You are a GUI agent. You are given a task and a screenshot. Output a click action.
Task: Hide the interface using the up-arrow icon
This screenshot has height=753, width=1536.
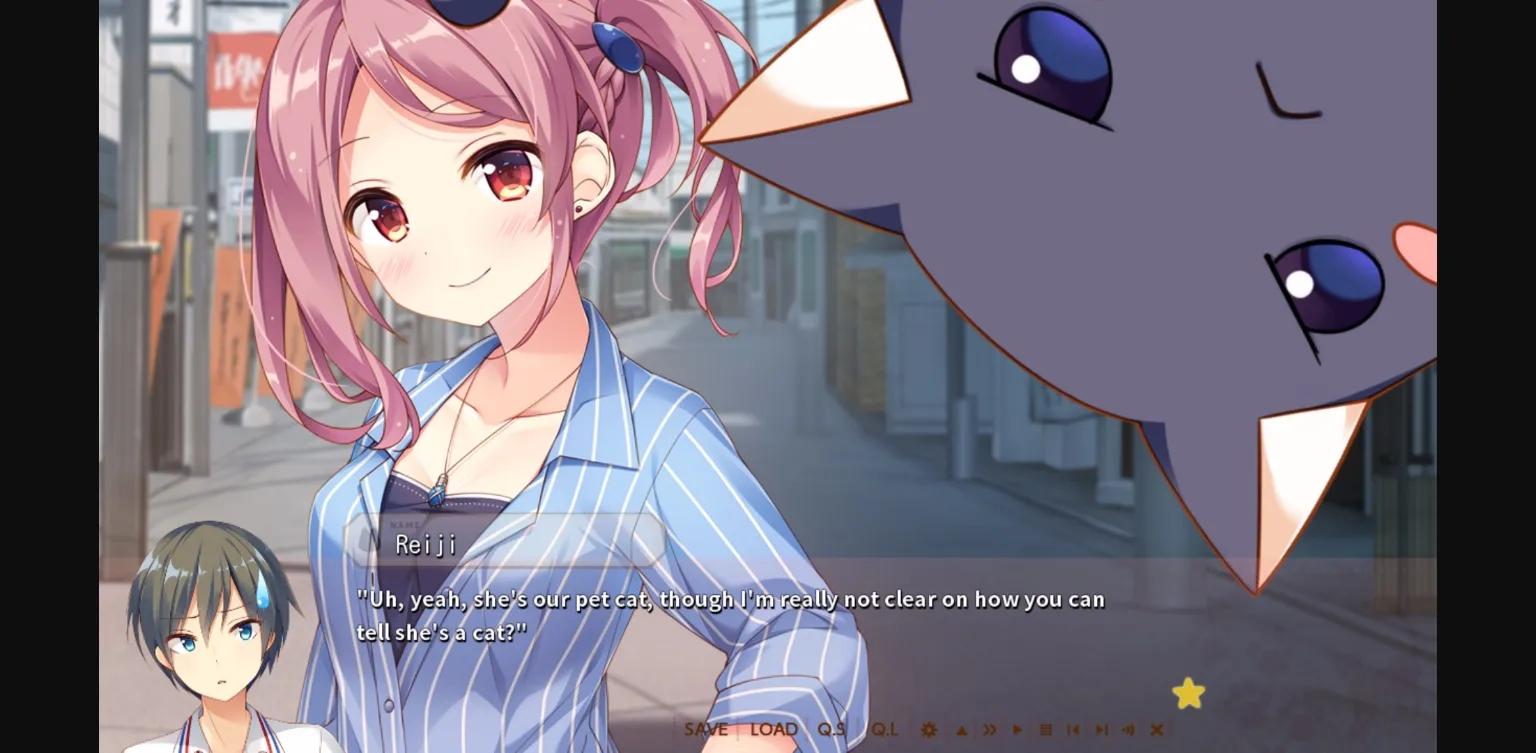[x=961, y=729]
